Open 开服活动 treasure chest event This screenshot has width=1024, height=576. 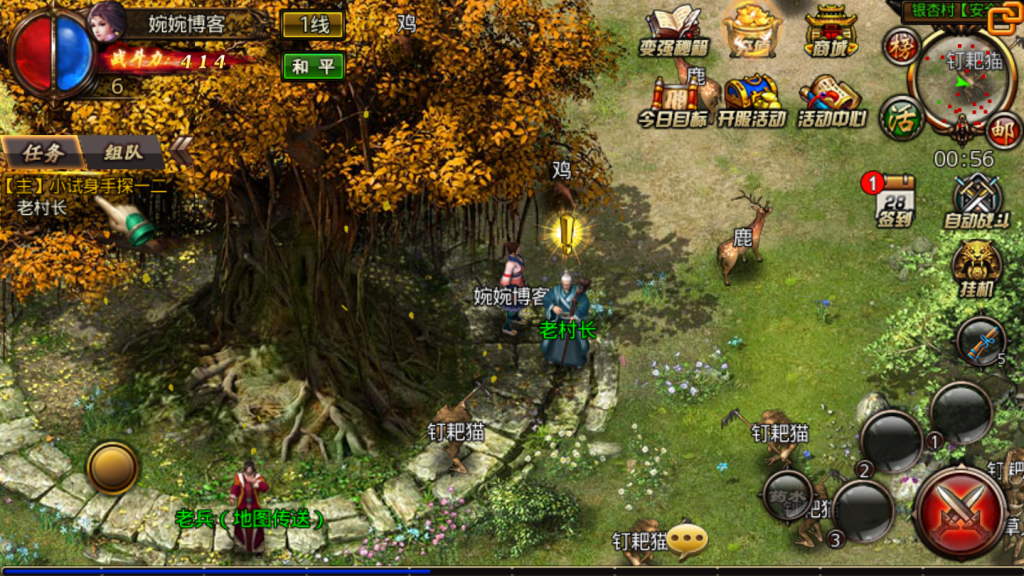752,101
